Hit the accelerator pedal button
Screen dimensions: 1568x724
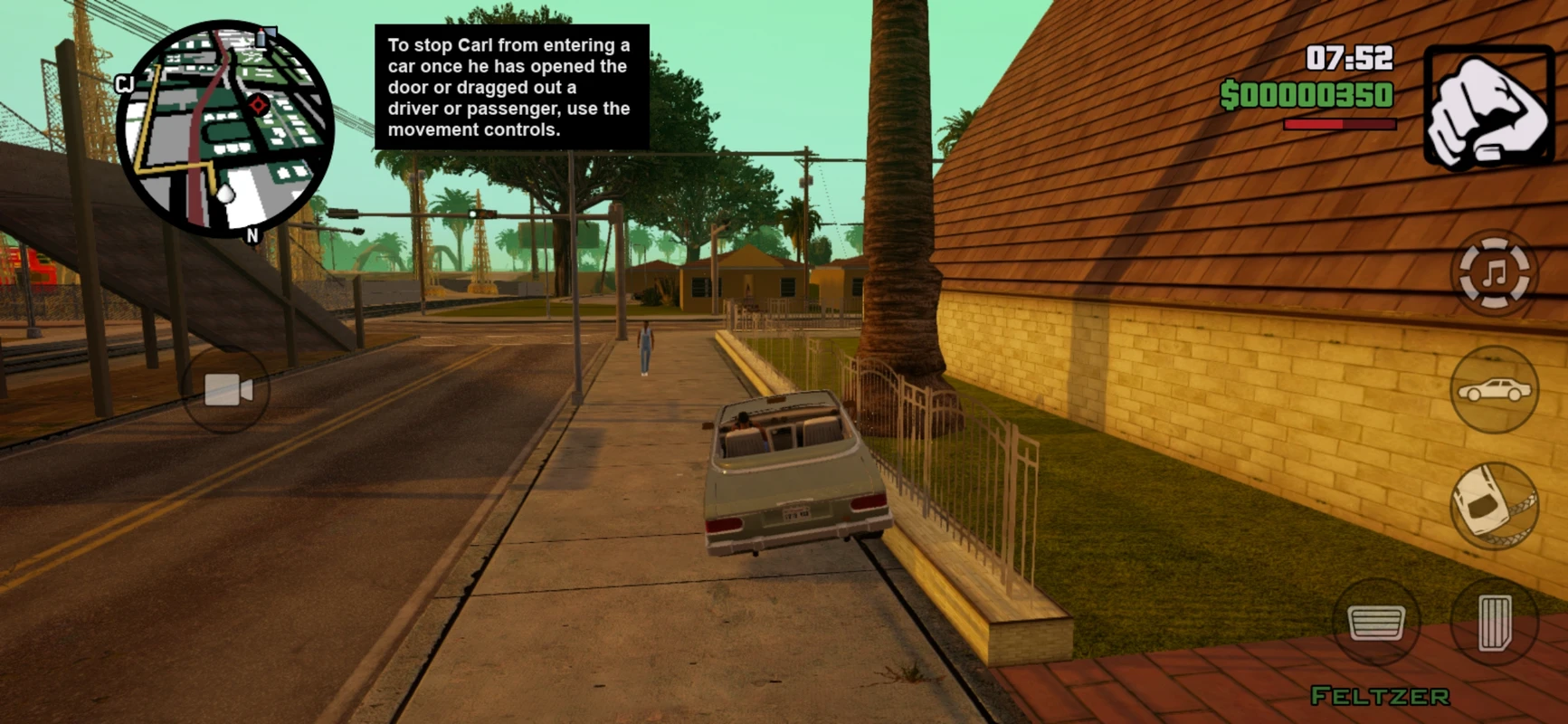coord(1494,623)
